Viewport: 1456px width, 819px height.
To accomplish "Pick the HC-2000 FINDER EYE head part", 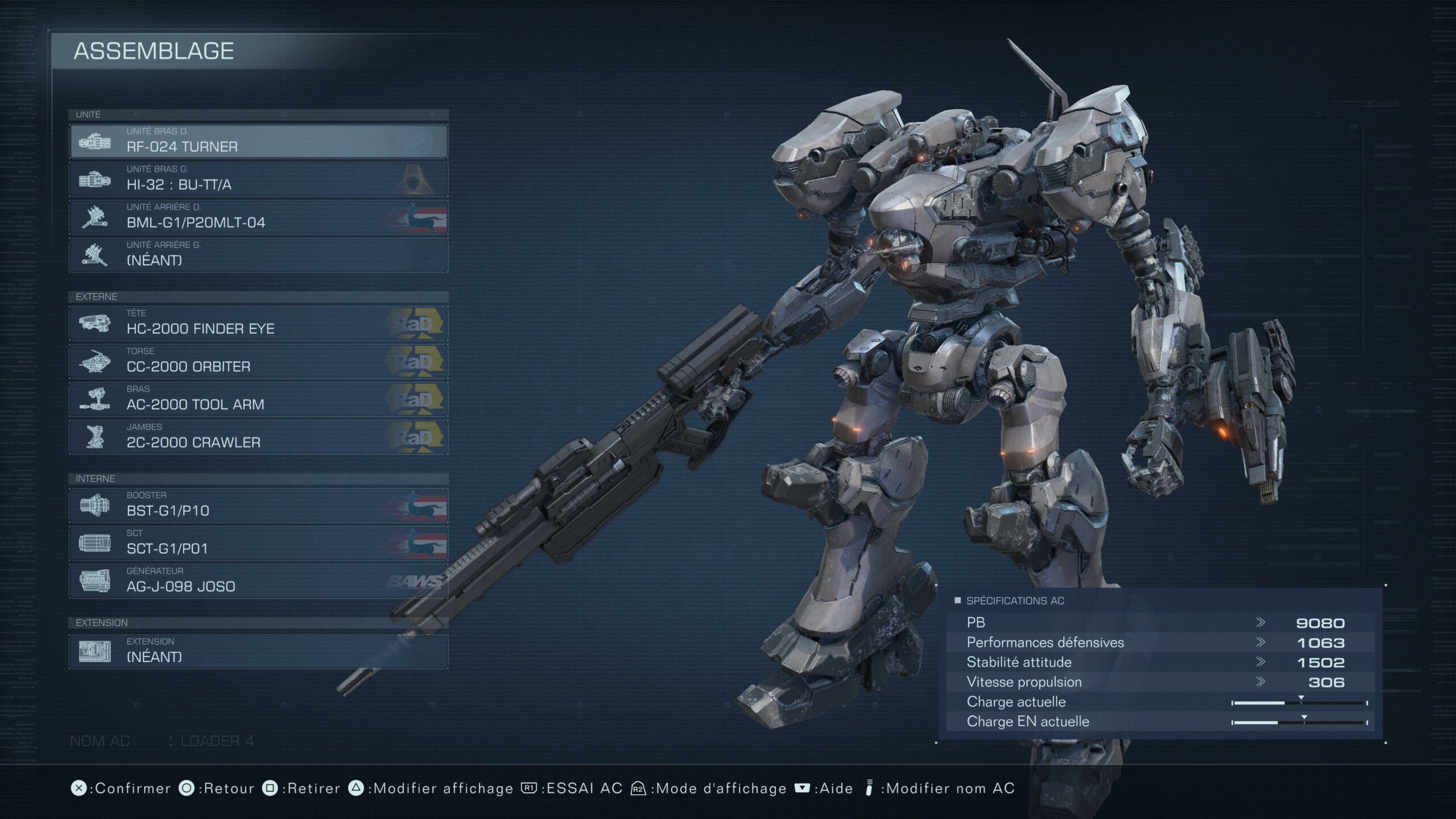I will click(259, 323).
